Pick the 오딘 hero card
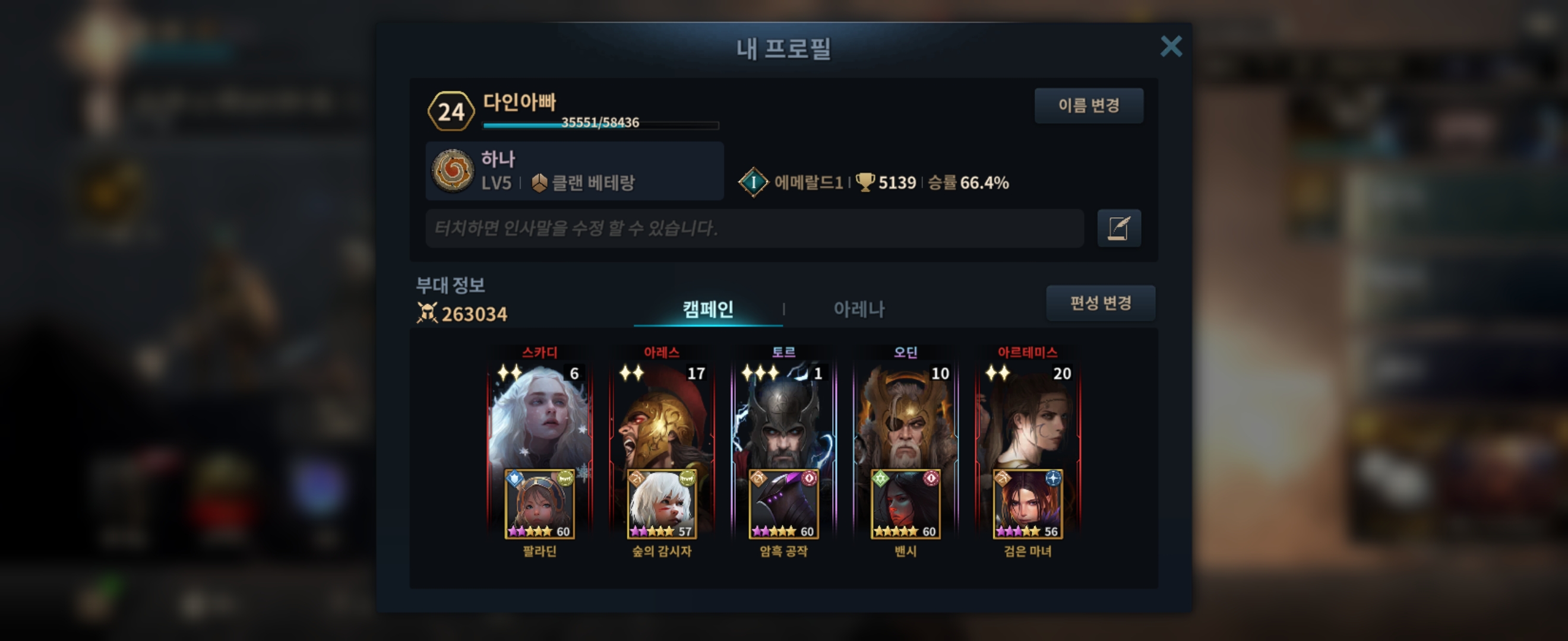1568x641 pixels. pos(905,414)
